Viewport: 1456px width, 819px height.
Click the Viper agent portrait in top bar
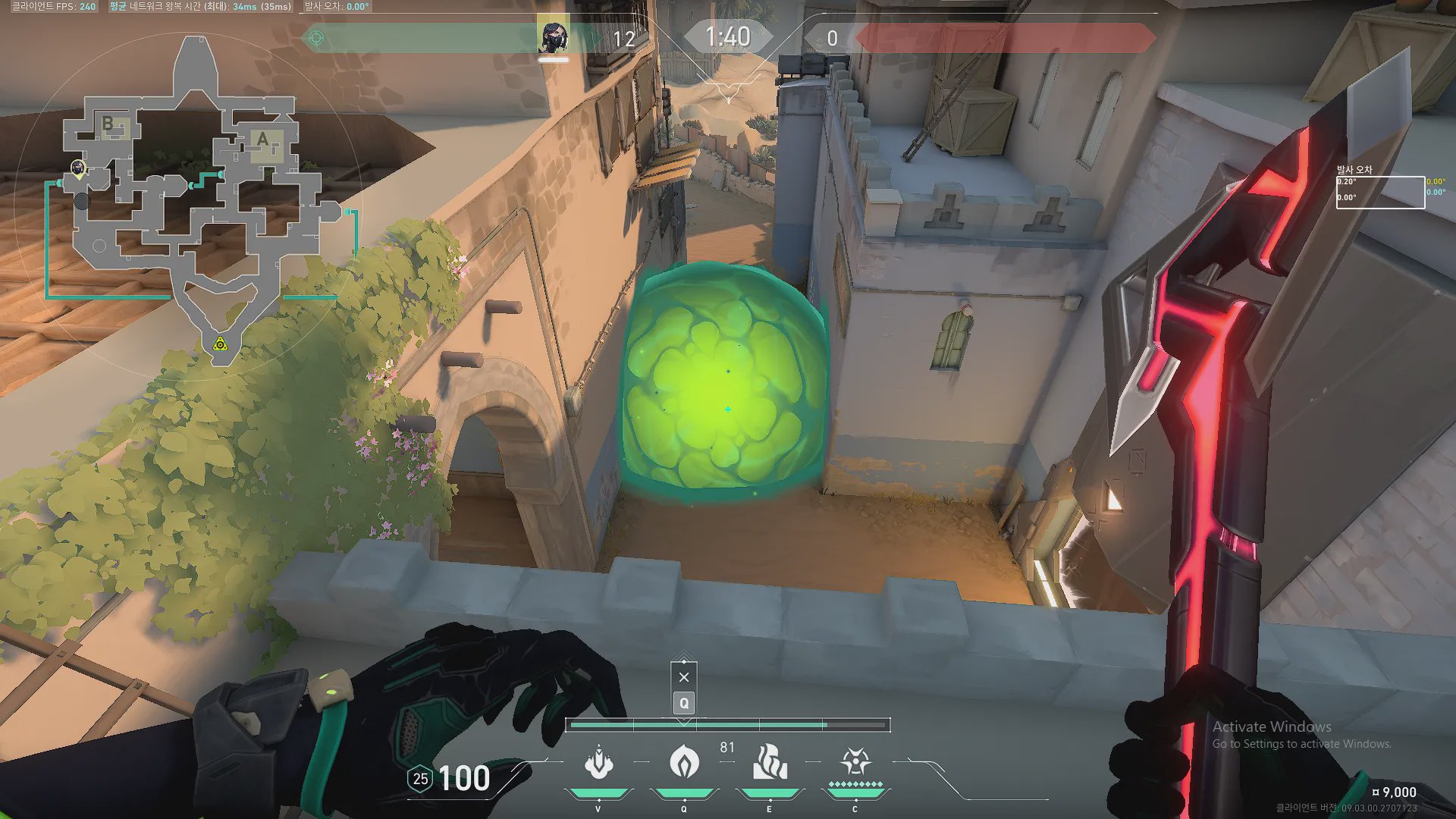(x=553, y=37)
